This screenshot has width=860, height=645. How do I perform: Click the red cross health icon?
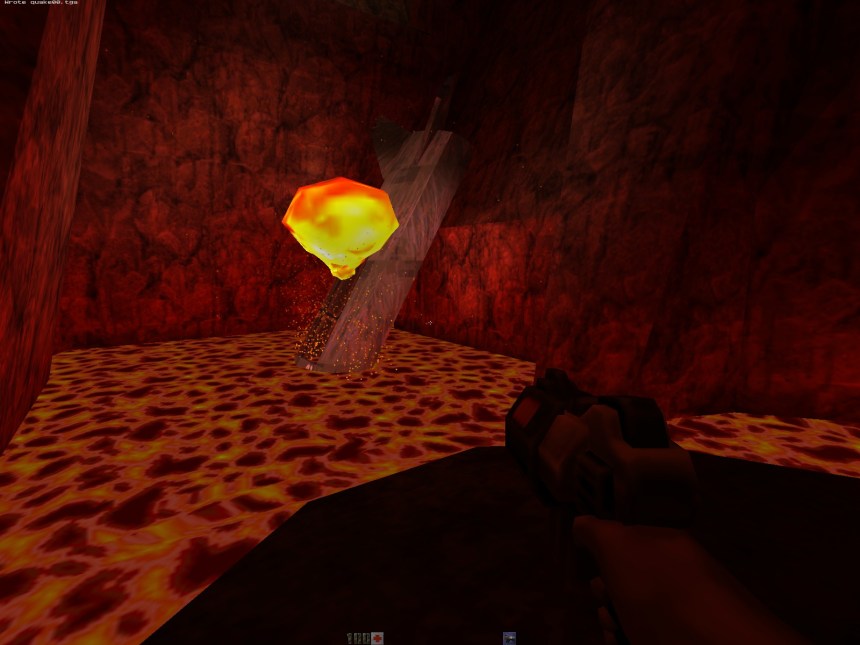(377, 638)
